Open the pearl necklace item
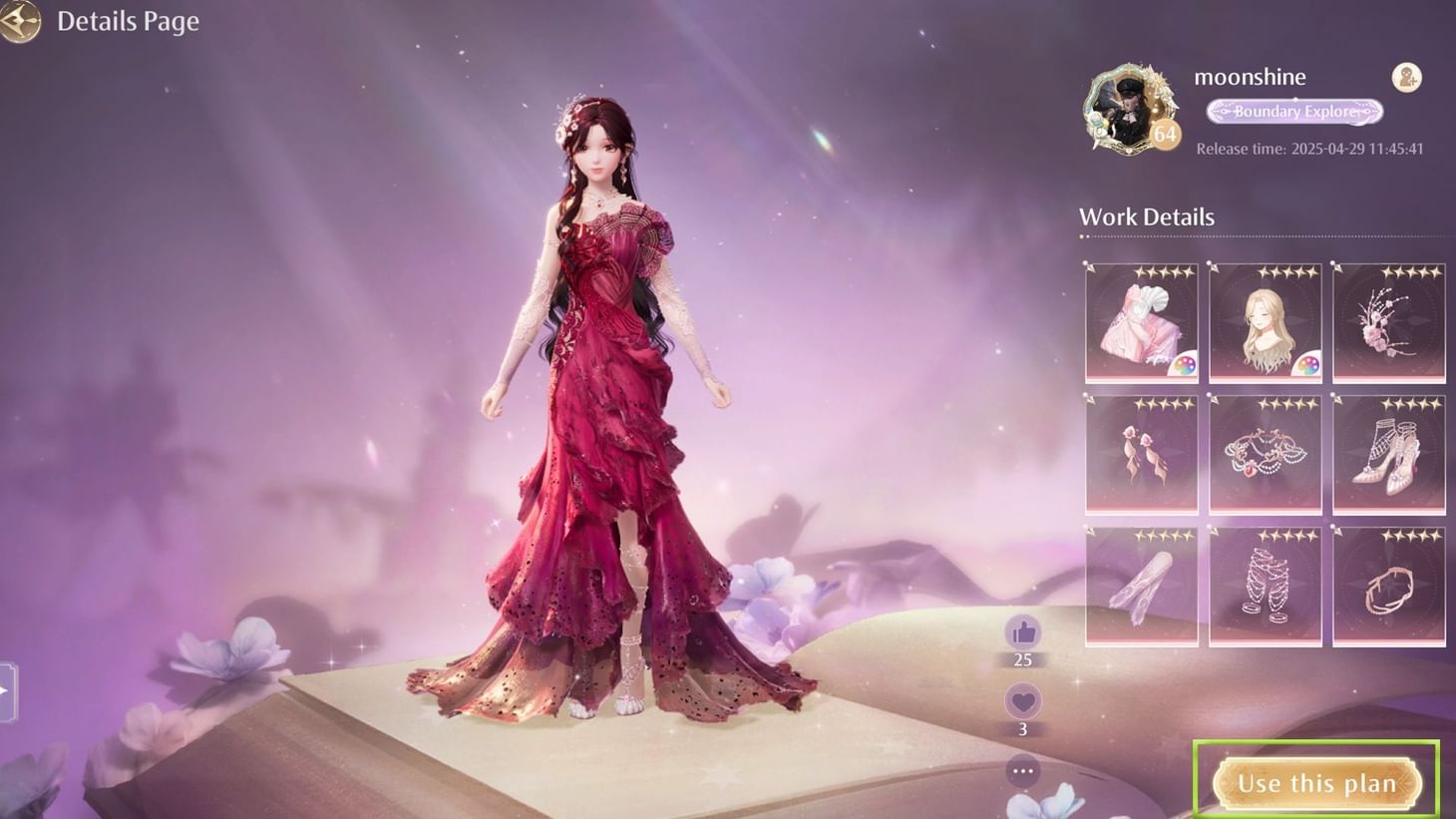Screen dimensions: 1456x819 pyautogui.click(x=1265, y=454)
